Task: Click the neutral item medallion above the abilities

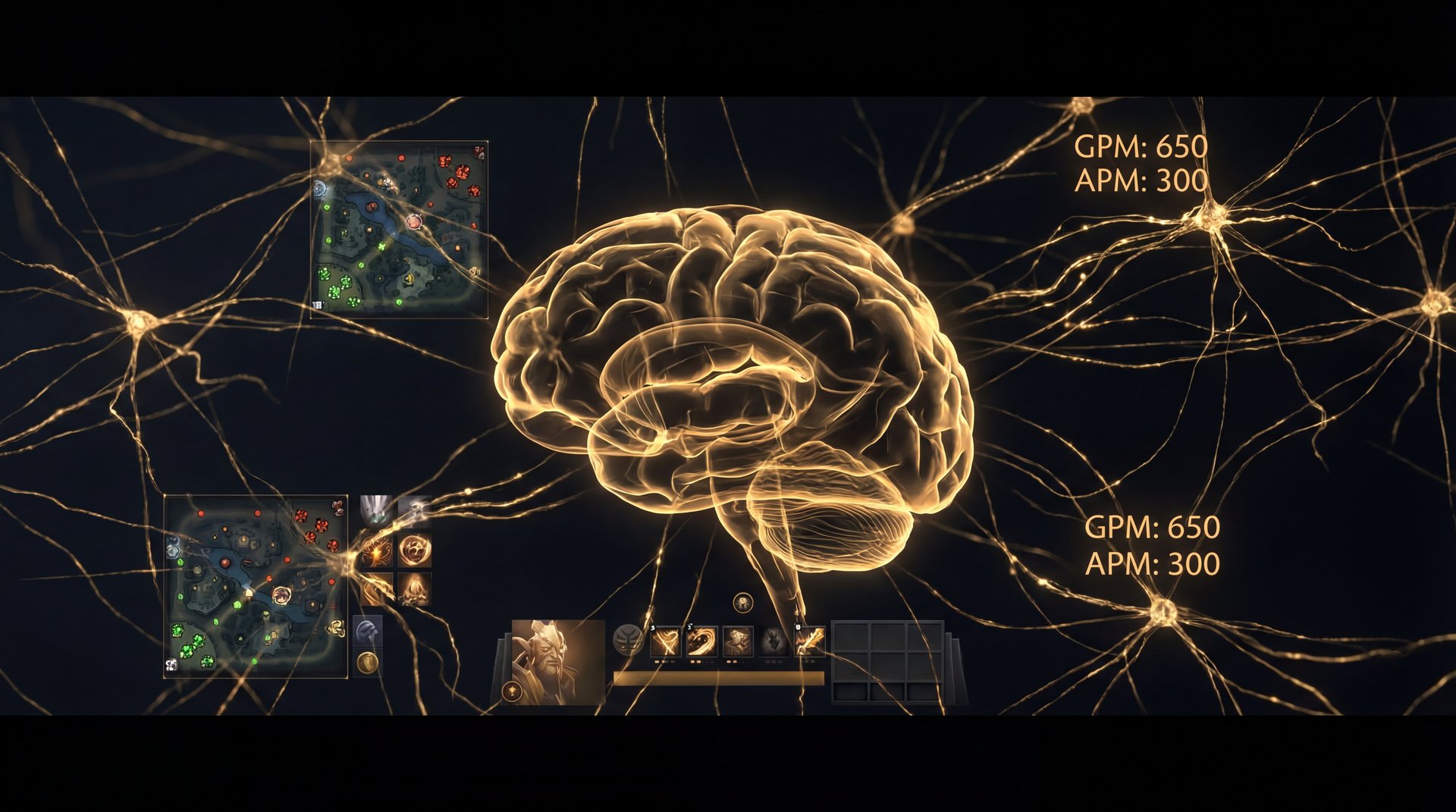Action: pos(742,603)
